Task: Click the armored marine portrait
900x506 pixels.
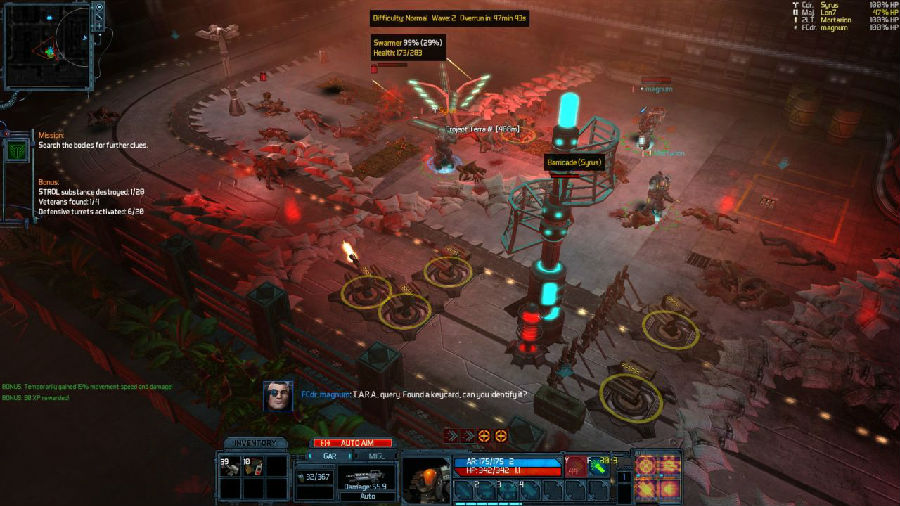Action: click(425, 480)
